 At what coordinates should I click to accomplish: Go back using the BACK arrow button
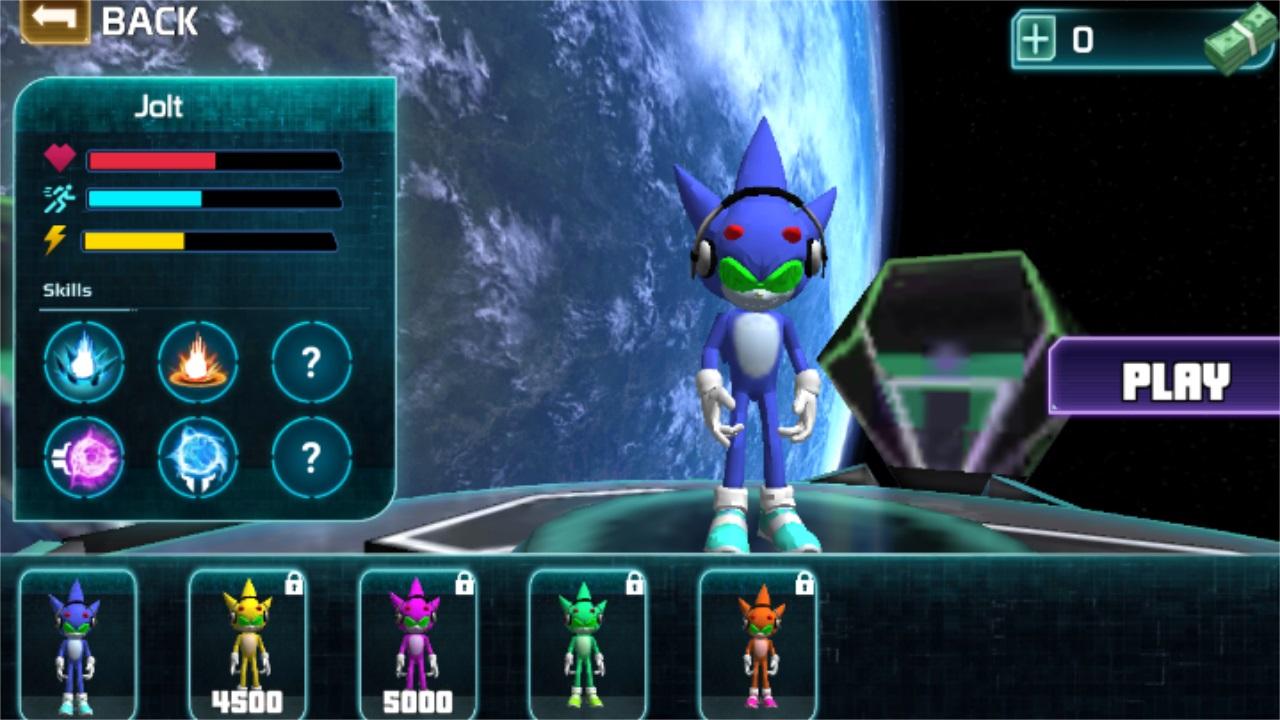coord(55,20)
